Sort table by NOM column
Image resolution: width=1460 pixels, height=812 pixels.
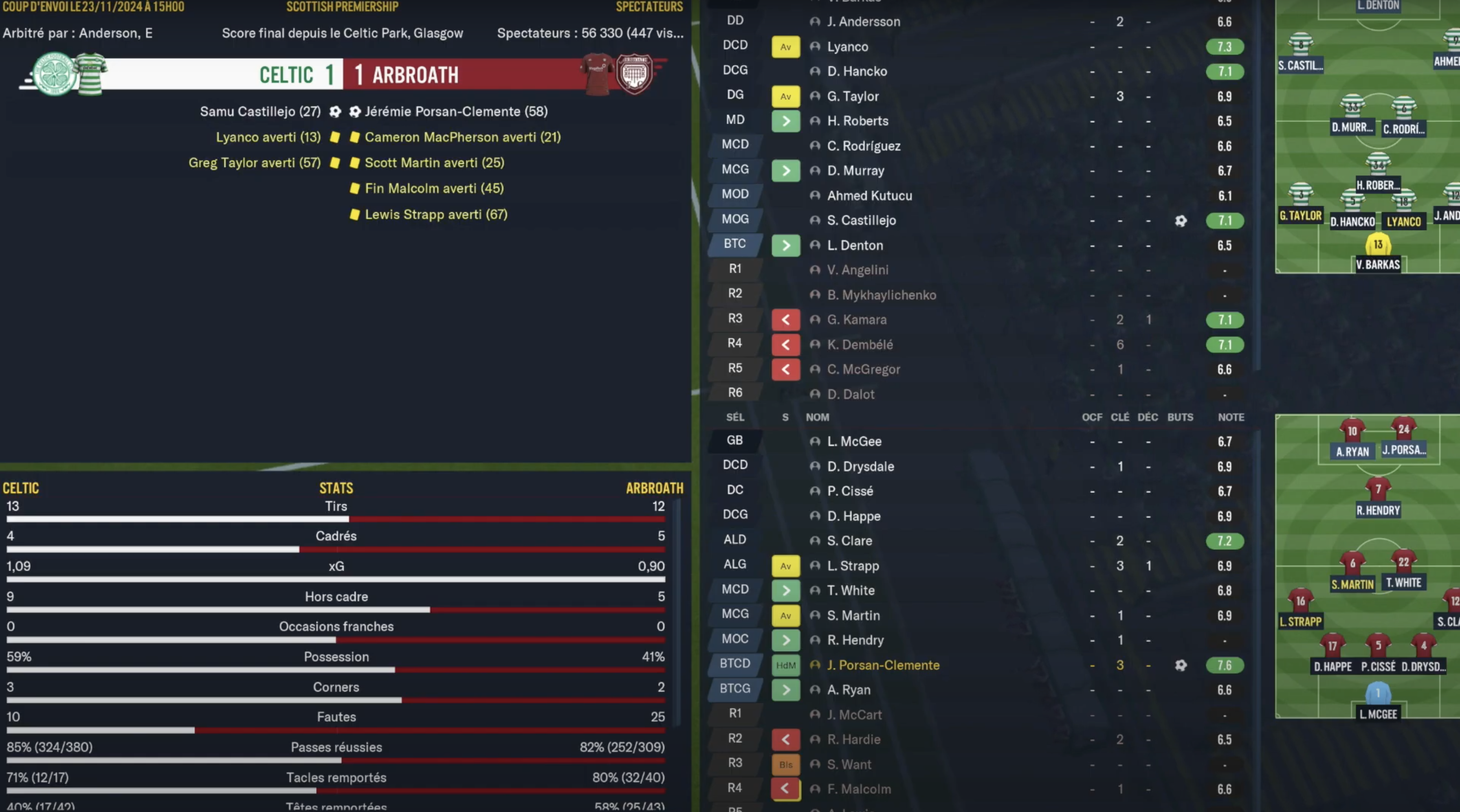817,417
